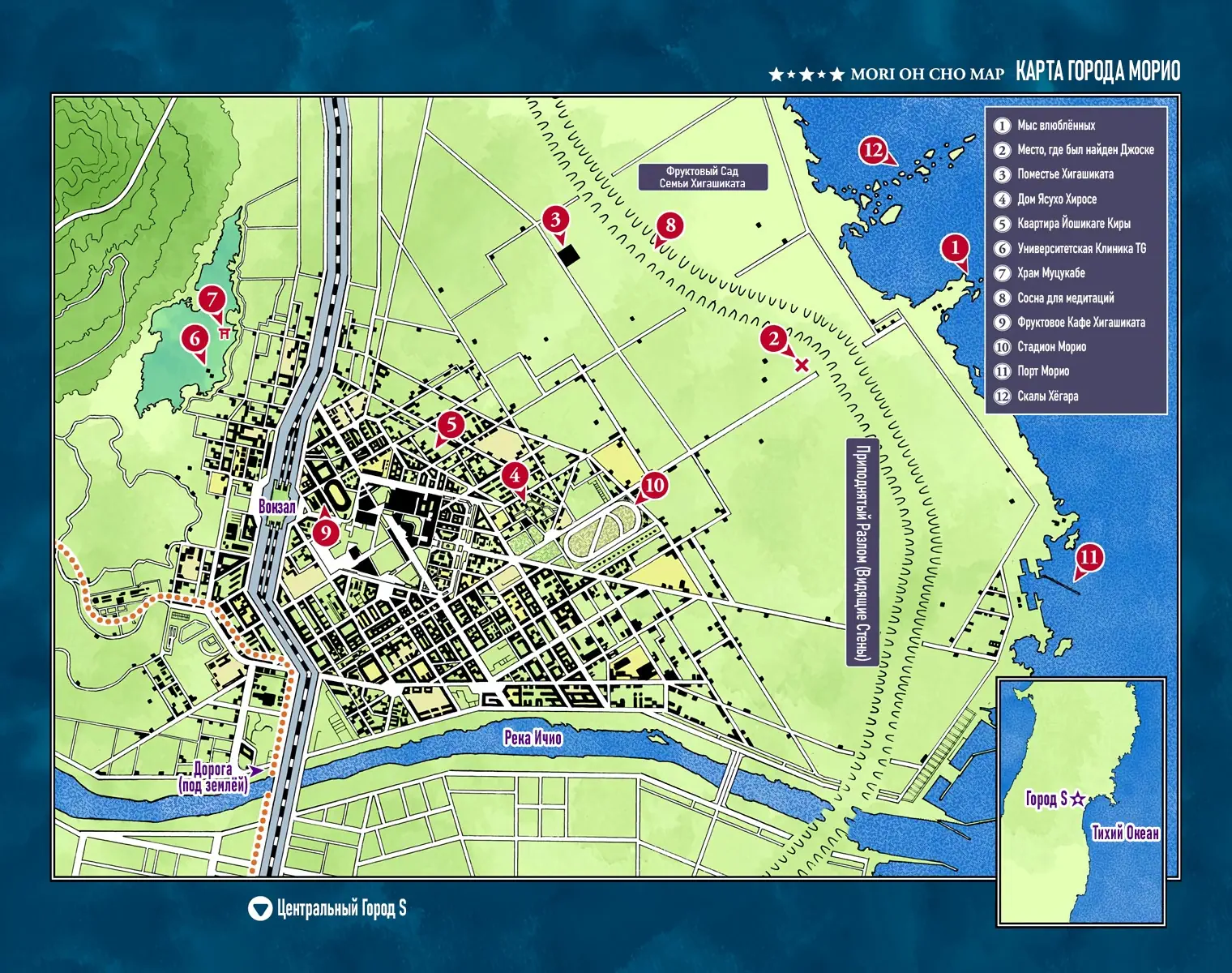Click 'Скалы Хёгара' in the legend
This screenshot has height=973, width=1232.
click(x=1047, y=396)
